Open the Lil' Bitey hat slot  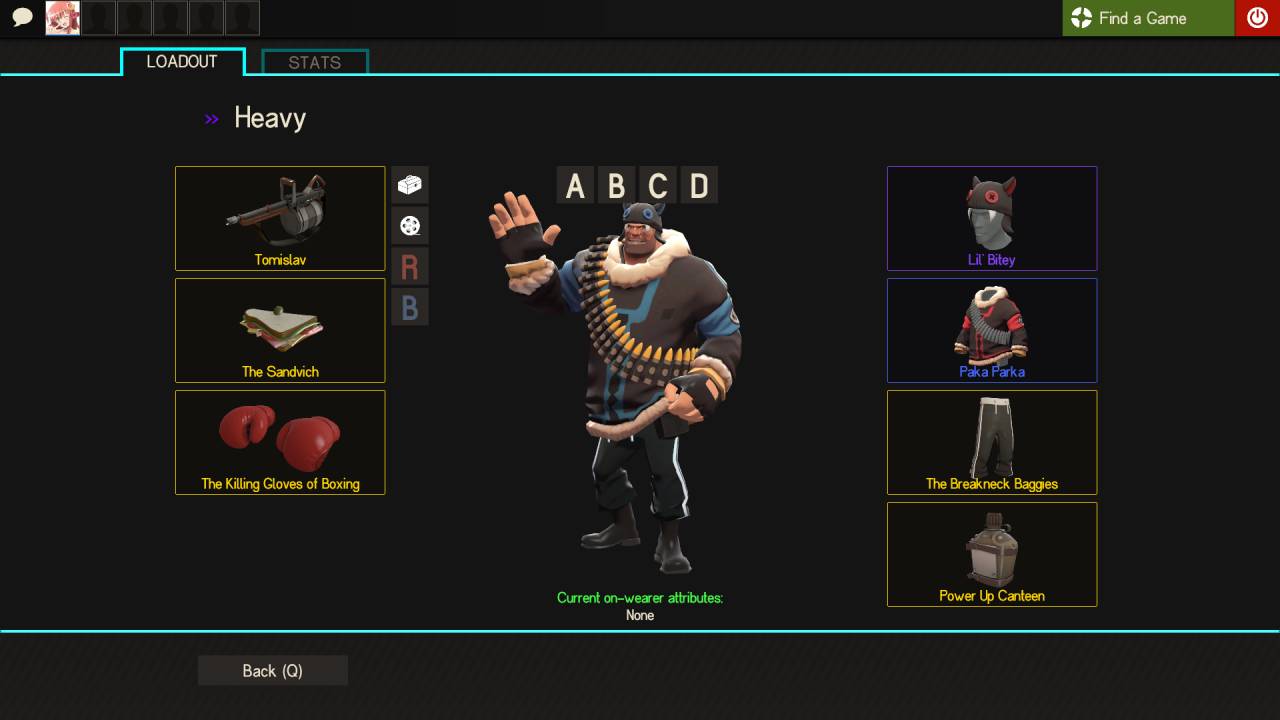992,218
